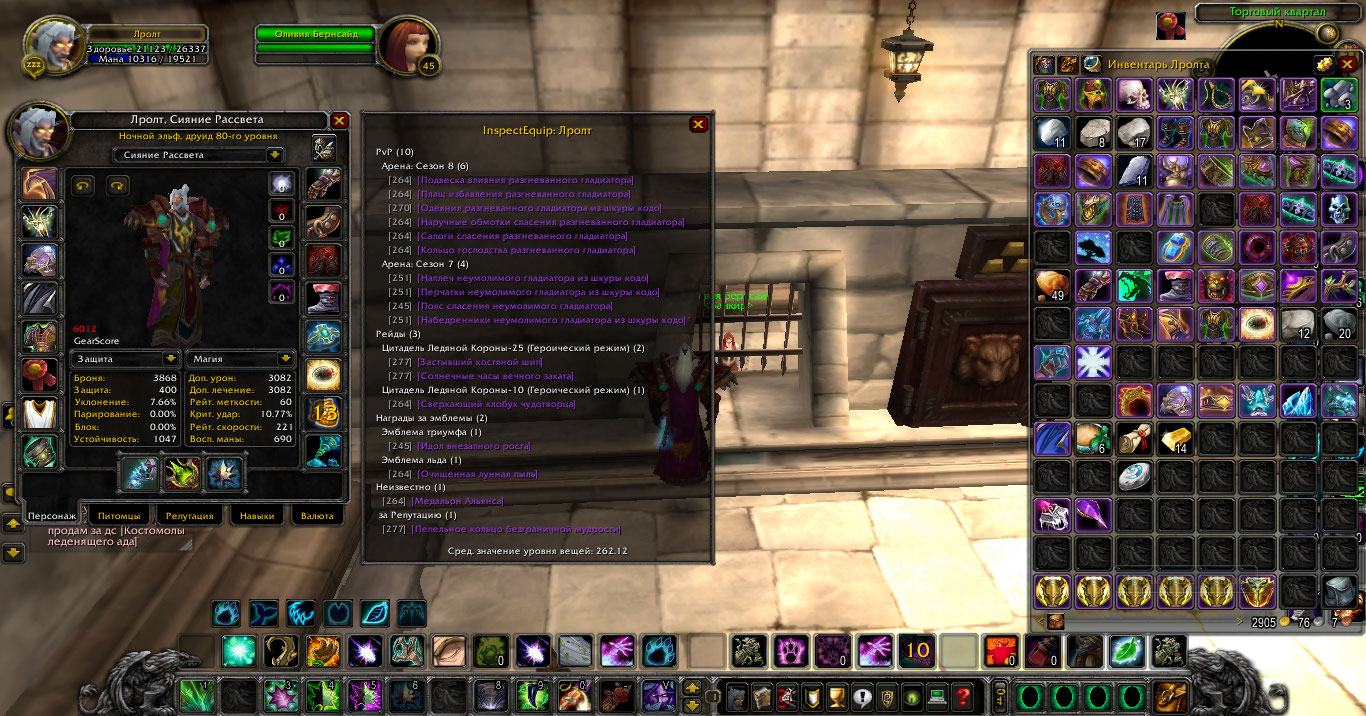Switch to the Питомцы tab
The width and height of the screenshot is (1366, 716).
pyautogui.click(x=119, y=515)
